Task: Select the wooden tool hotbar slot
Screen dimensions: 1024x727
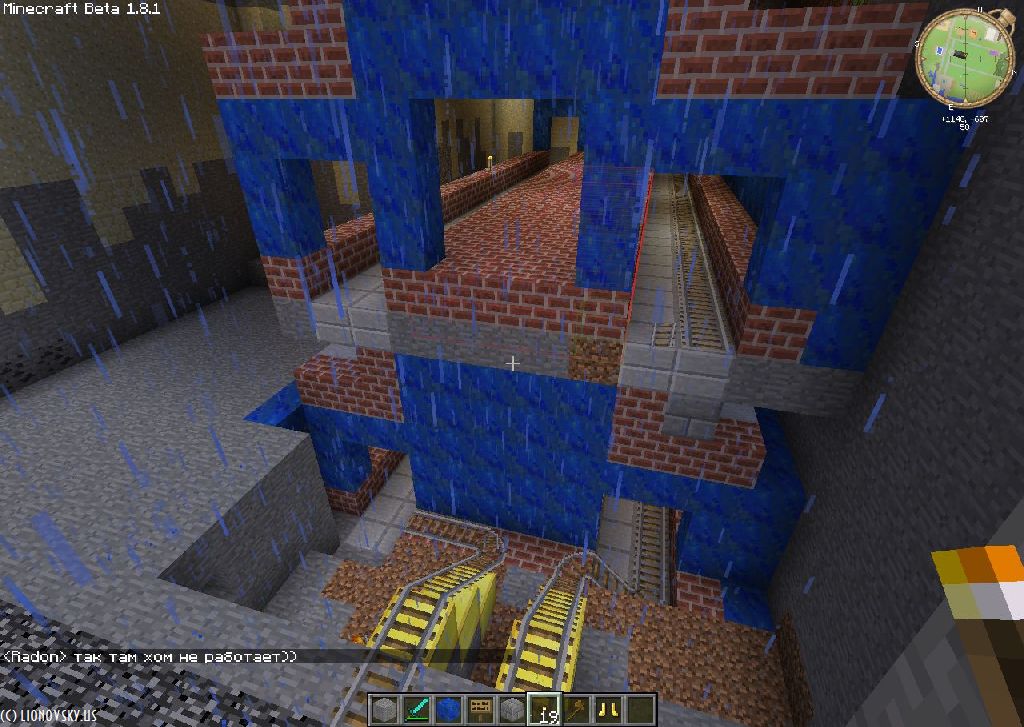Action: [576, 710]
